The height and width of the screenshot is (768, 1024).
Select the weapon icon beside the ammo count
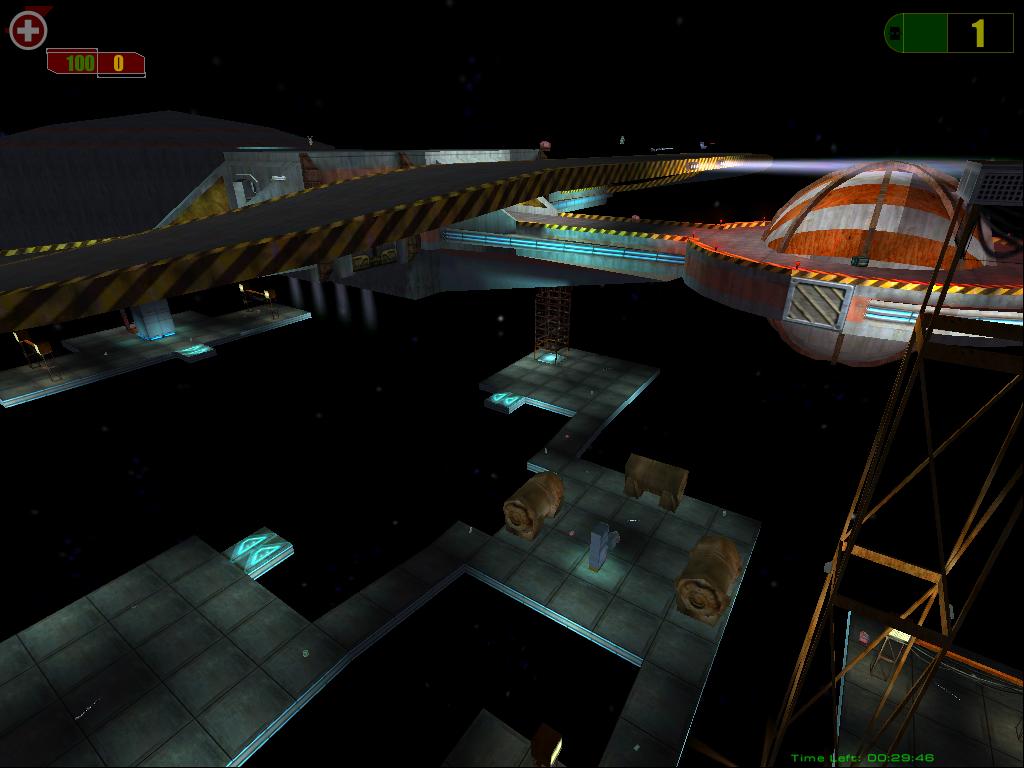point(896,33)
